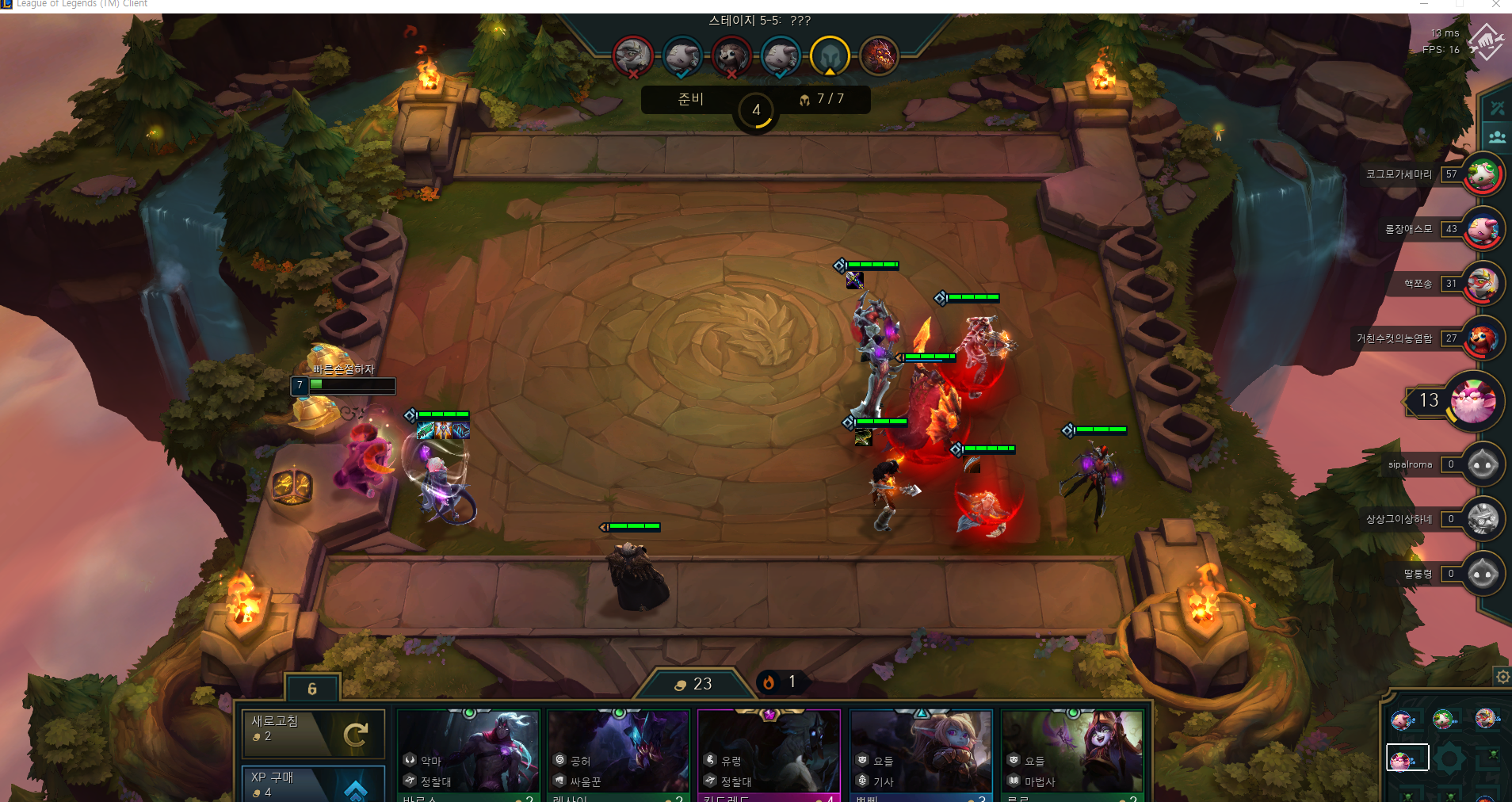Spectate player 핵쪼송's board
1512x802 pixels.
tap(1483, 284)
